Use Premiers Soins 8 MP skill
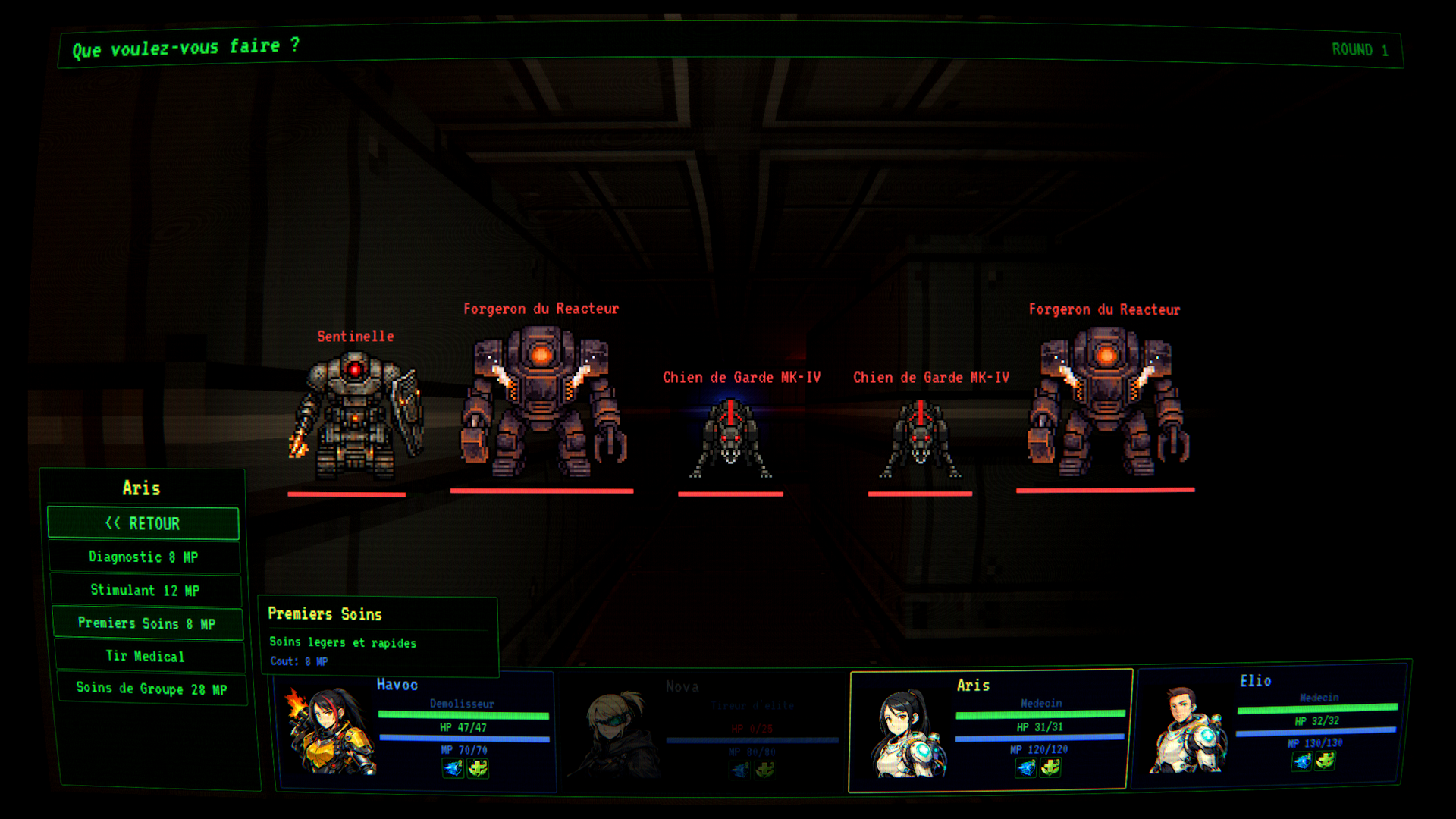1456x819 pixels. [147, 623]
